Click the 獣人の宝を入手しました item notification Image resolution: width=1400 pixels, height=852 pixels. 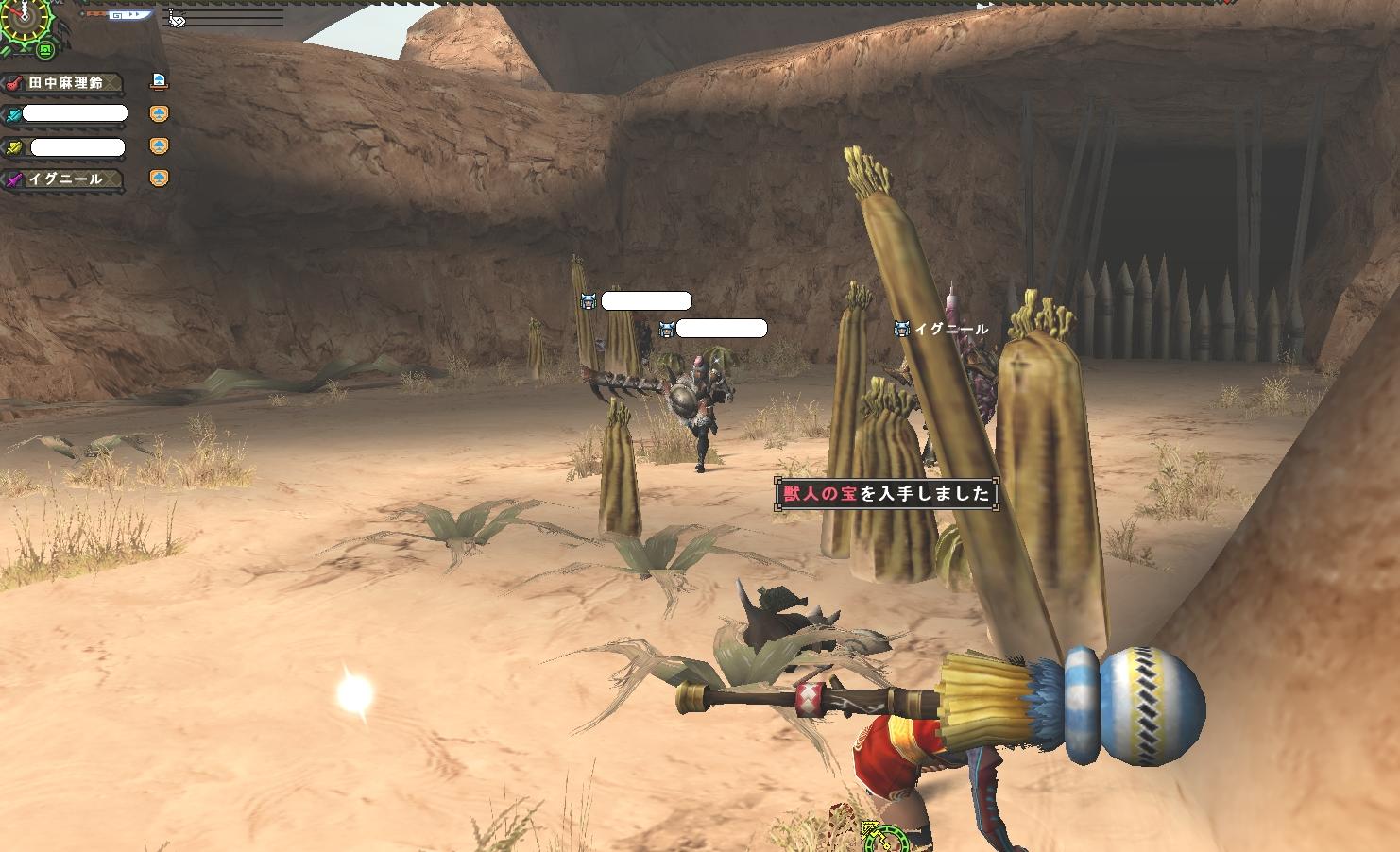click(885, 493)
